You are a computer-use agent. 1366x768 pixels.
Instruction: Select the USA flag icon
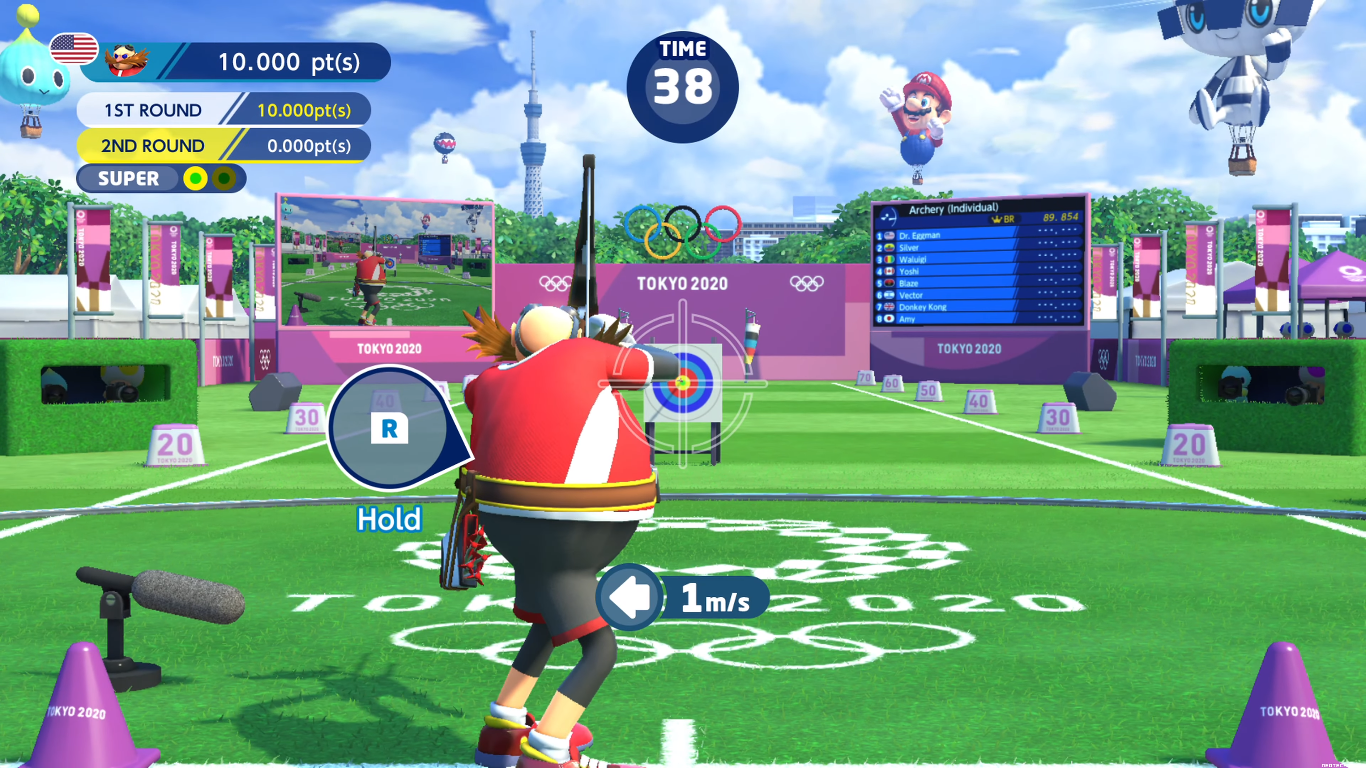pos(73,48)
